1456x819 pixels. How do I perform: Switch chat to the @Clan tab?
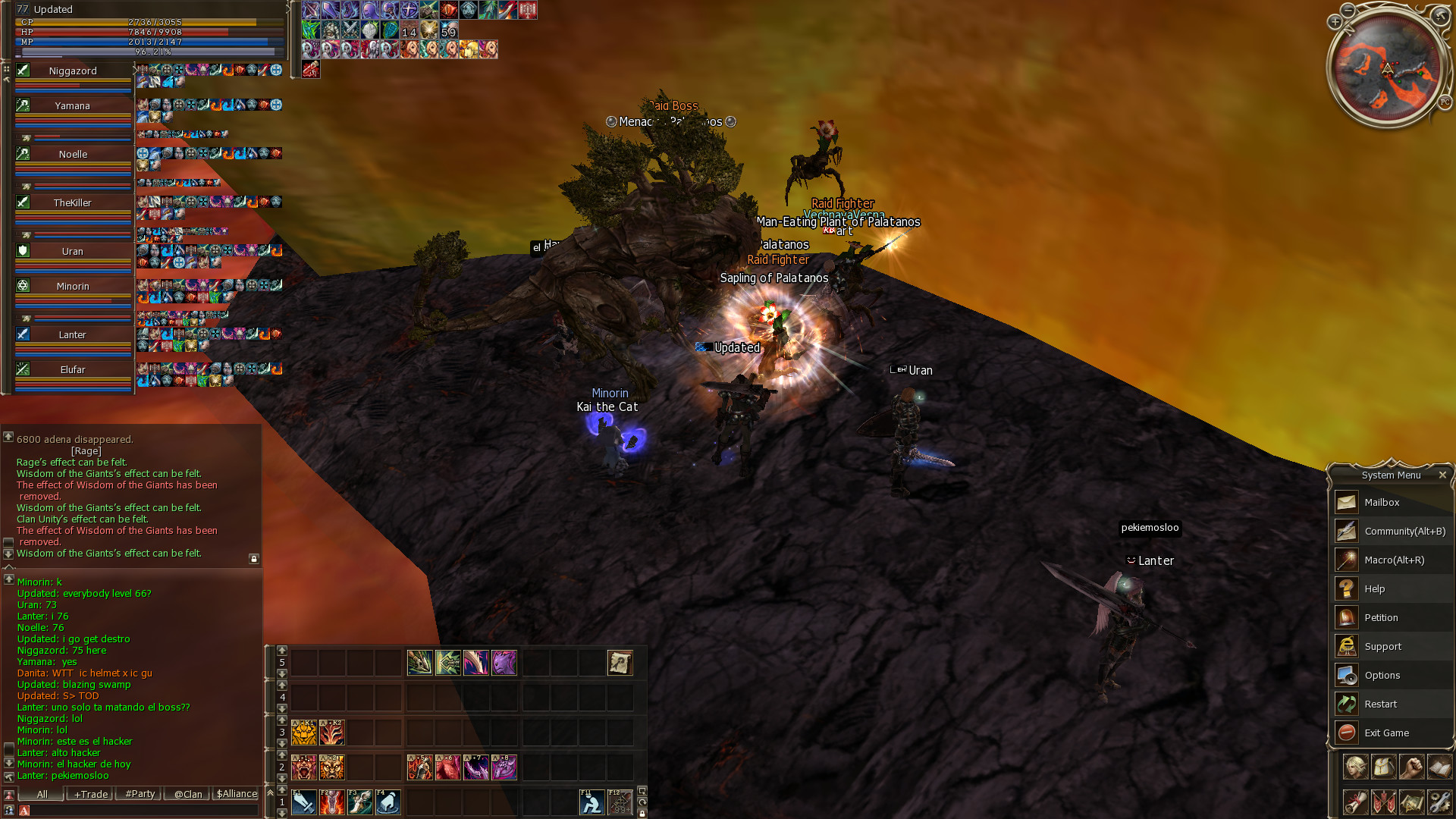pyautogui.click(x=188, y=794)
